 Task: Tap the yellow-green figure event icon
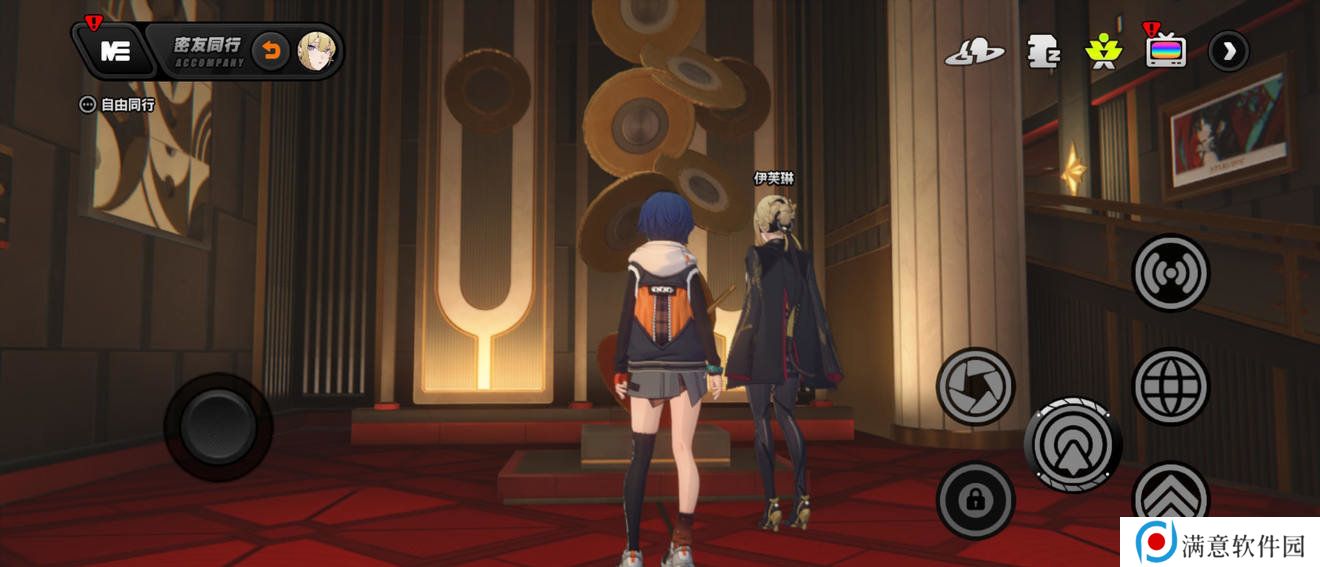tap(1104, 50)
